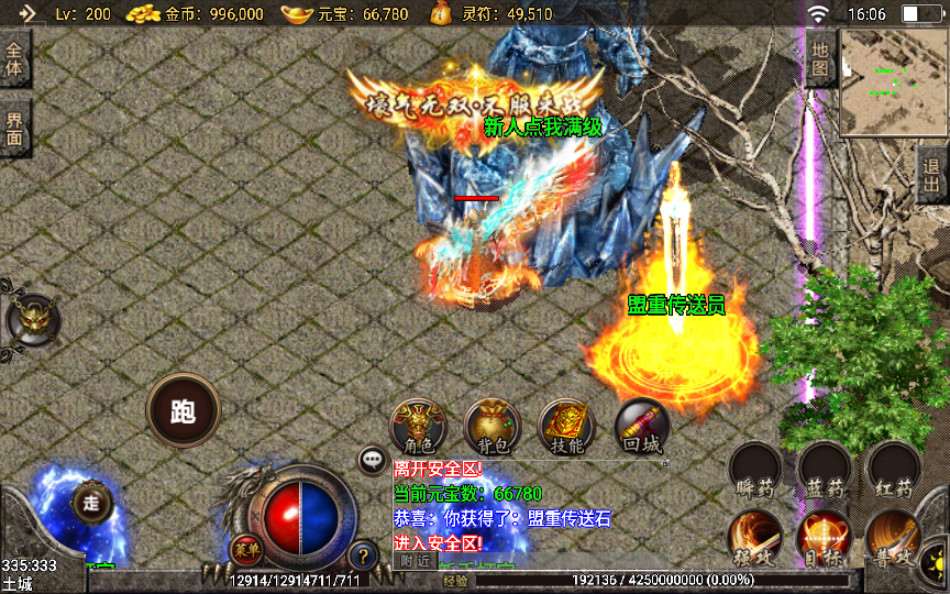Select the 目标 target button

coord(825,539)
